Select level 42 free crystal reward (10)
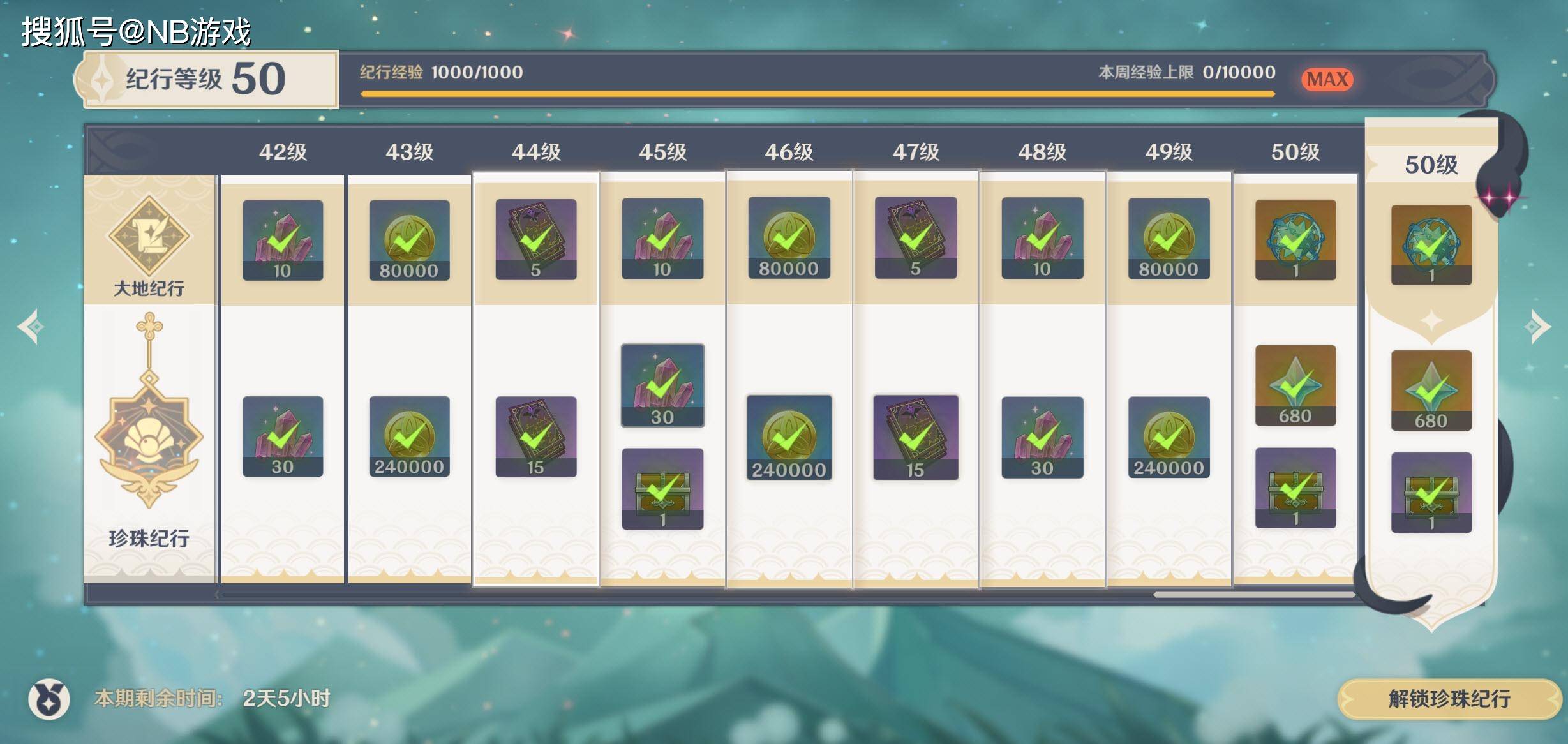This screenshot has height=744, width=1568. point(282,240)
